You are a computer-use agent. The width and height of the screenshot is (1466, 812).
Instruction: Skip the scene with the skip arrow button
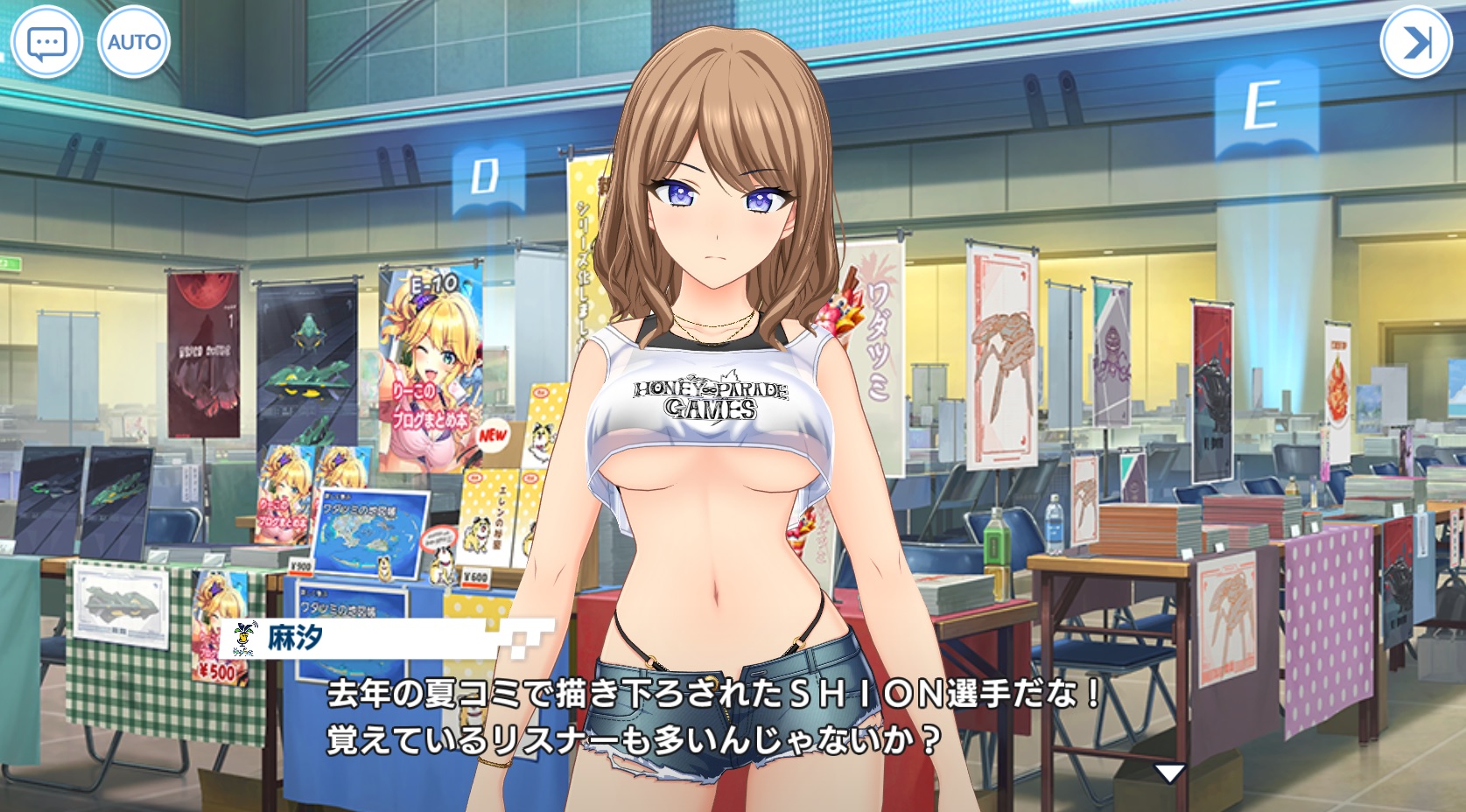(1415, 42)
